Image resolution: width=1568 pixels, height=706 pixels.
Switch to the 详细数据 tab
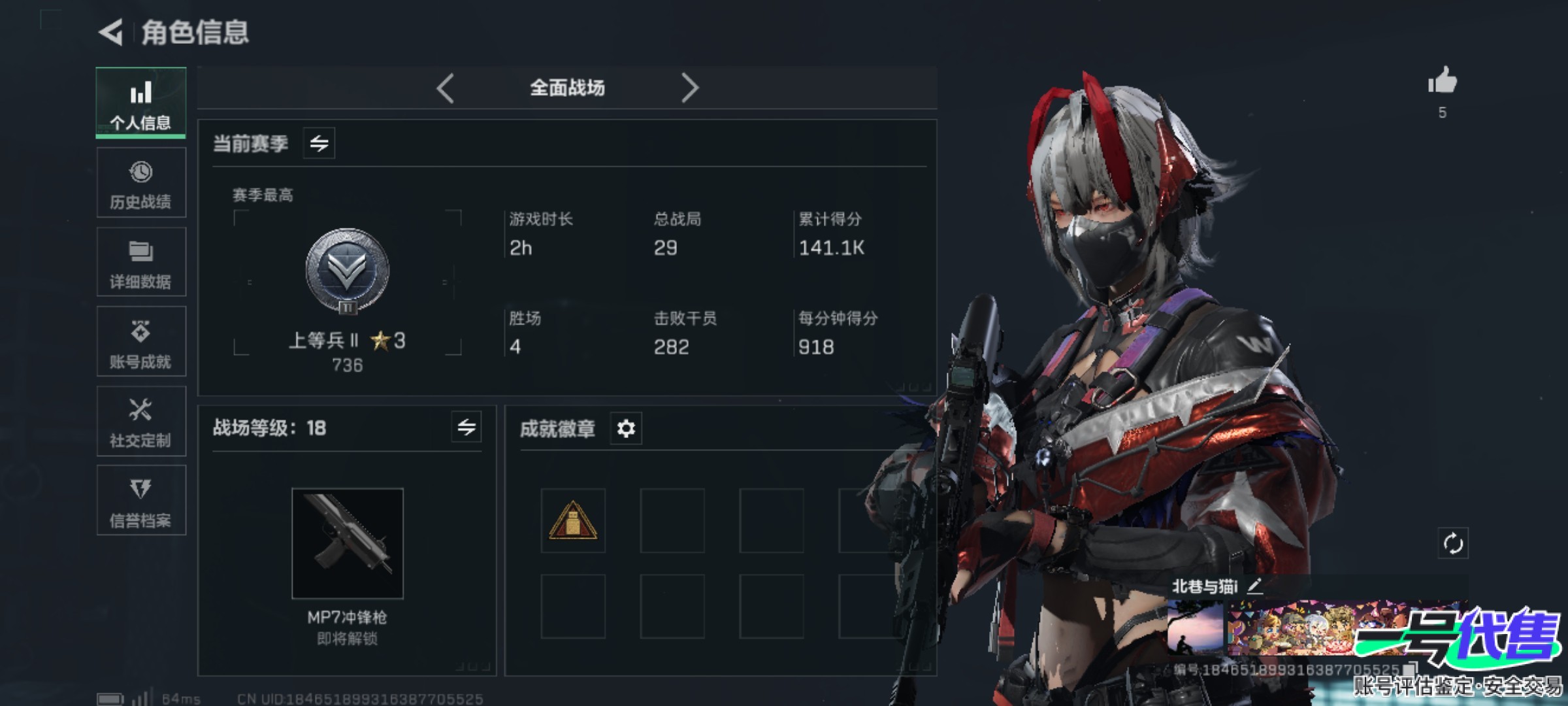tap(141, 263)
